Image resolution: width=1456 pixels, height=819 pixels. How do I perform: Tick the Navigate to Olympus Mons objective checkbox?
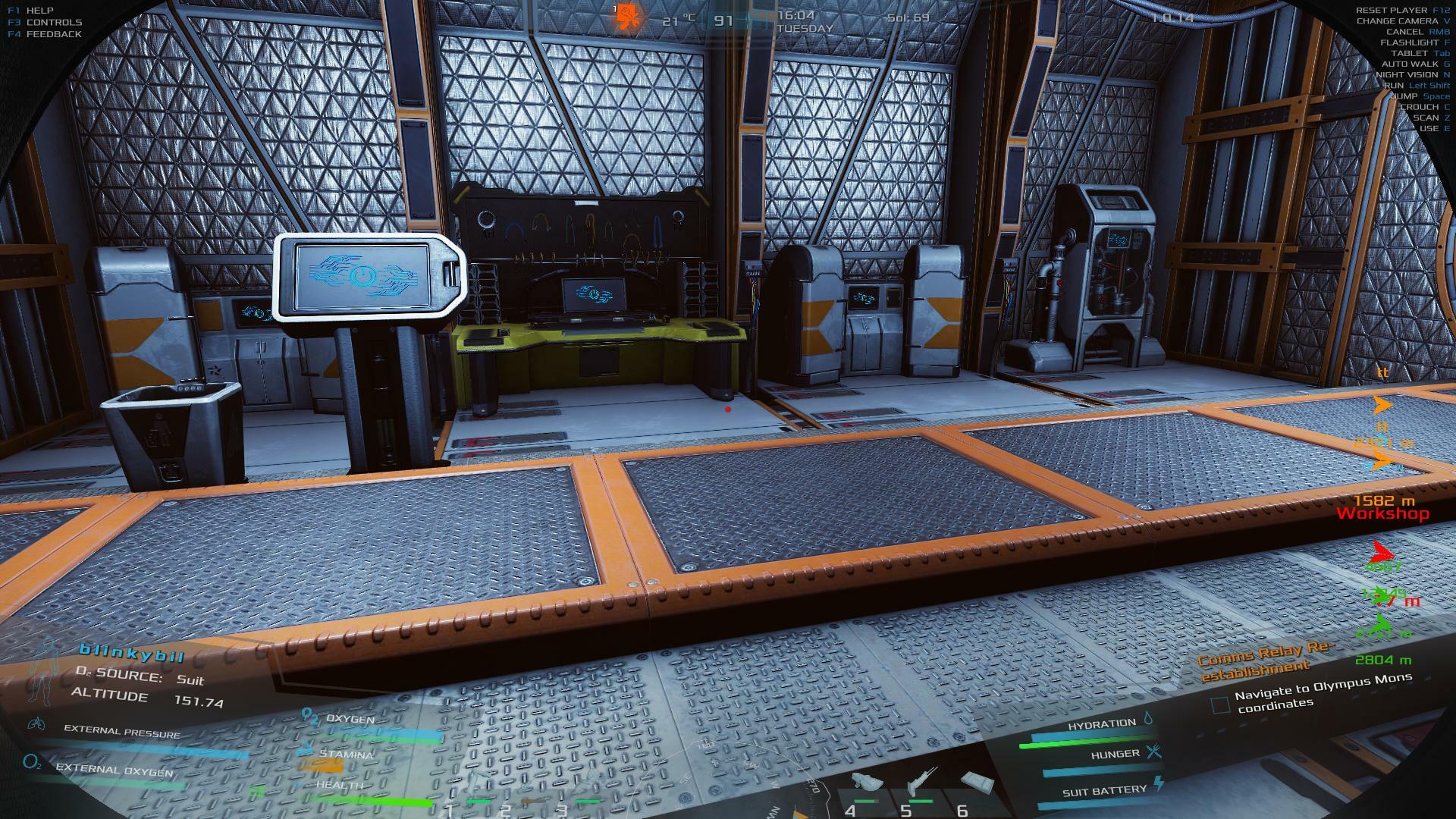coord(1219,705)
